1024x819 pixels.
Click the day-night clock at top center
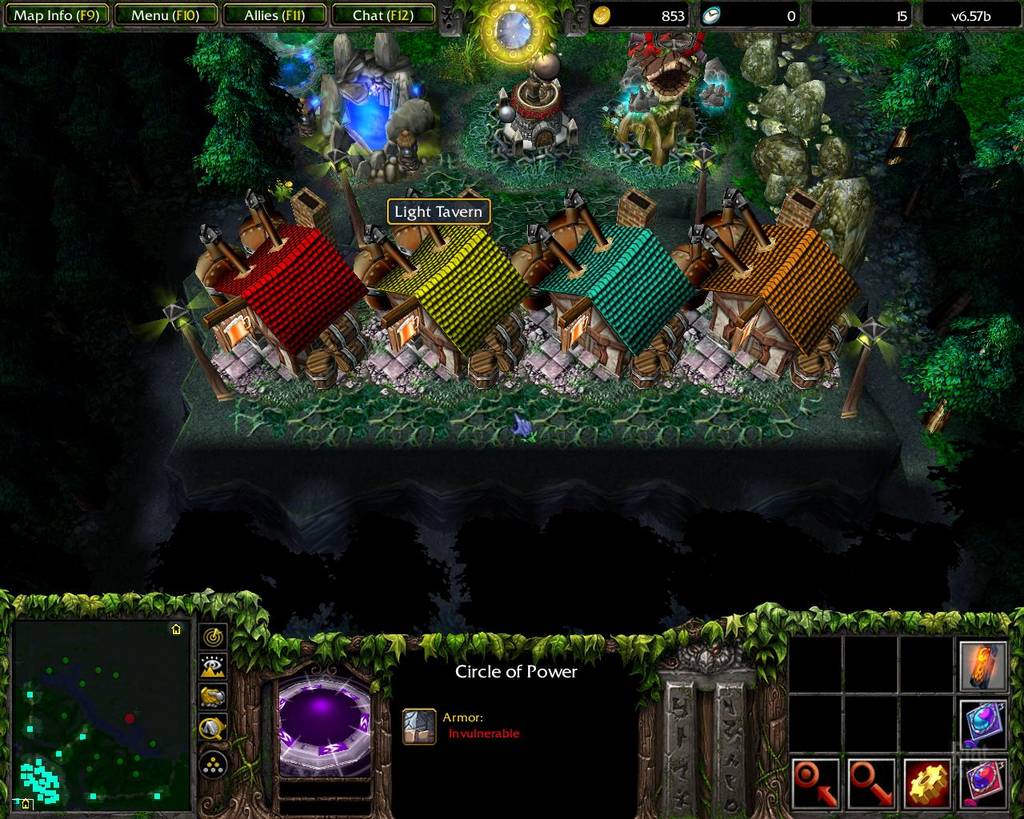coord(513,28)
